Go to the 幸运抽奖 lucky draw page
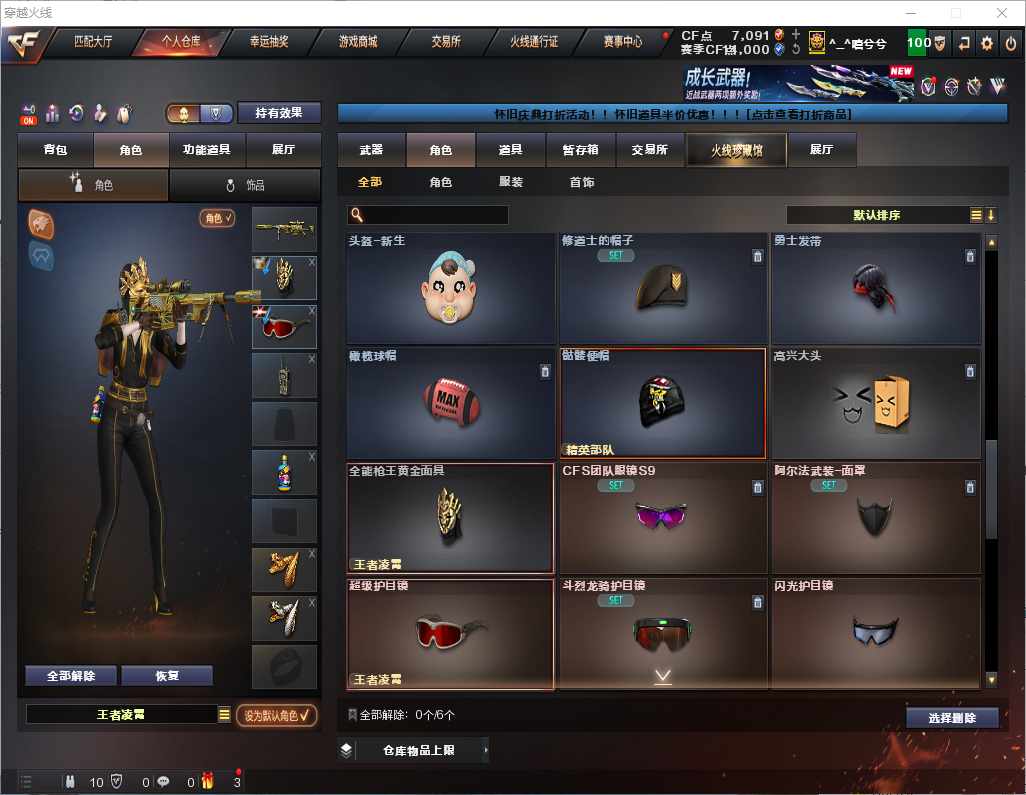The width and height of the screenshot is (1026, 795). pyautogui.click(x=268, y=42)
